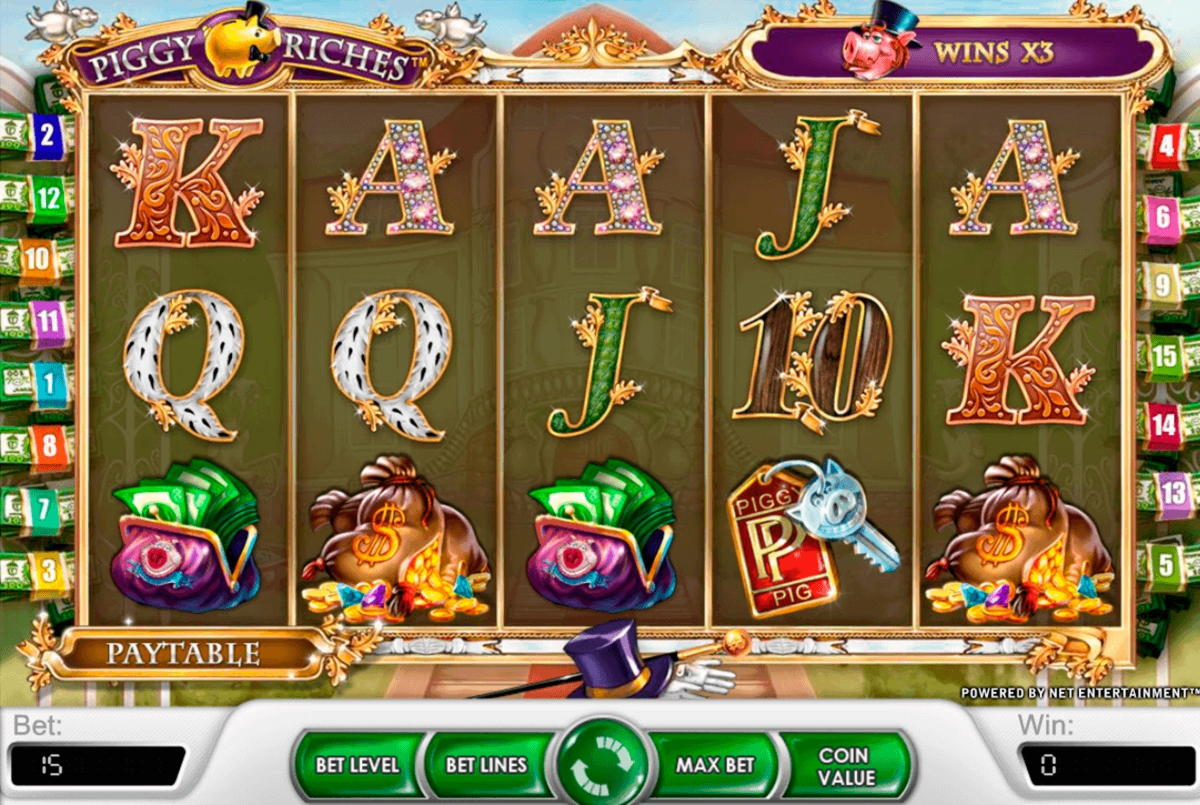Select payline number 12 tag
Screen dimensions: 1200x805
click(47, 197)
